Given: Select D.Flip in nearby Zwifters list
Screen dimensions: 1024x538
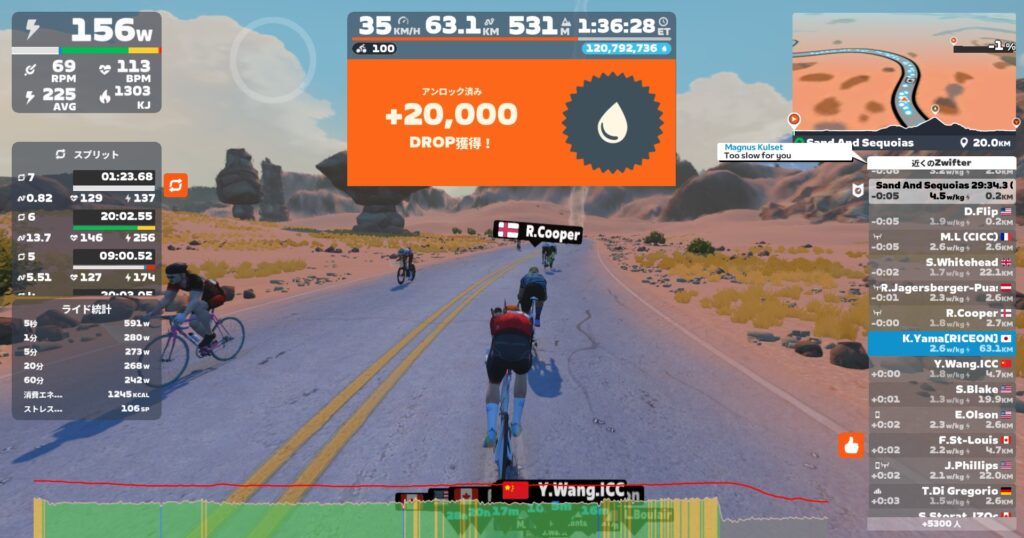Looking at the screenshot, I should (x=940, y=216).
